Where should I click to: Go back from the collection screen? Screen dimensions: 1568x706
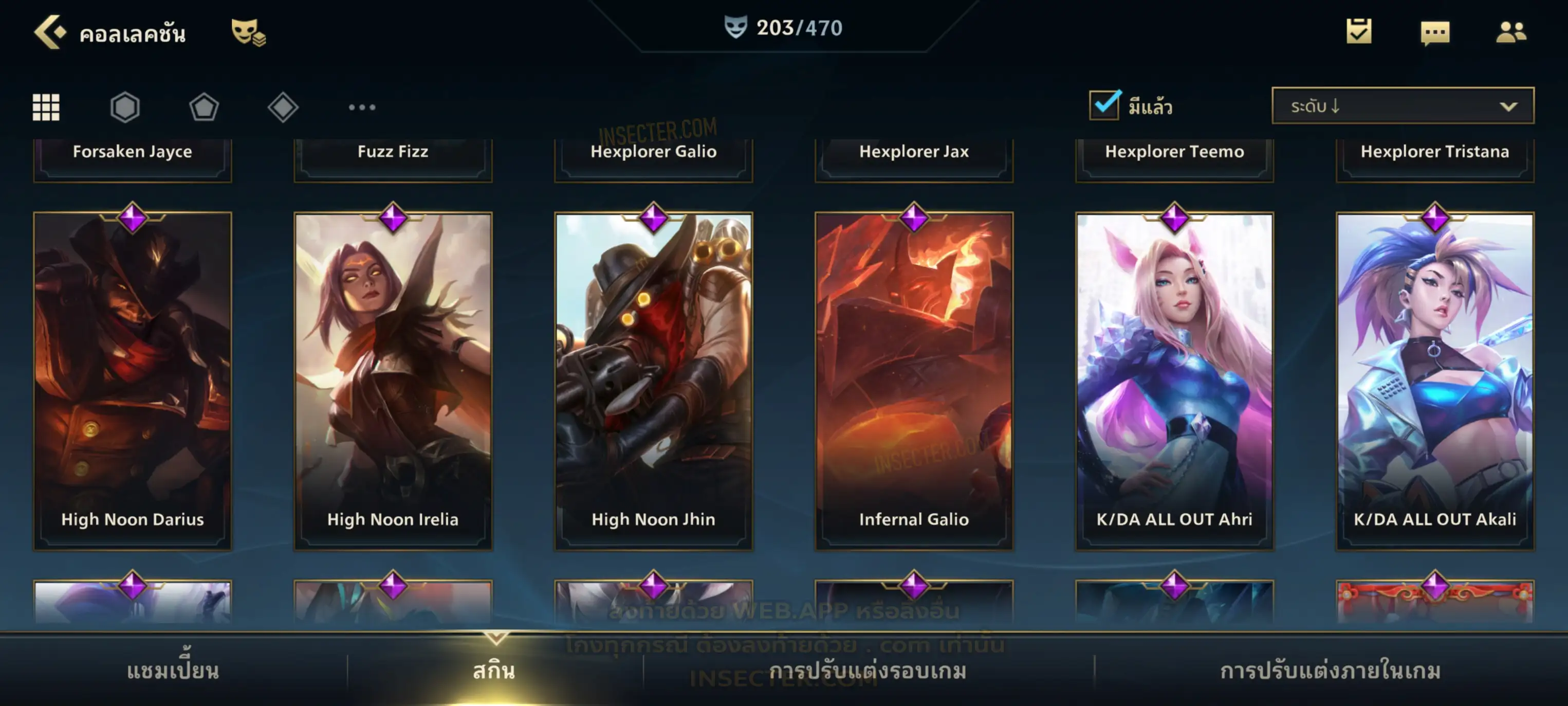click(x=50, y=32)
